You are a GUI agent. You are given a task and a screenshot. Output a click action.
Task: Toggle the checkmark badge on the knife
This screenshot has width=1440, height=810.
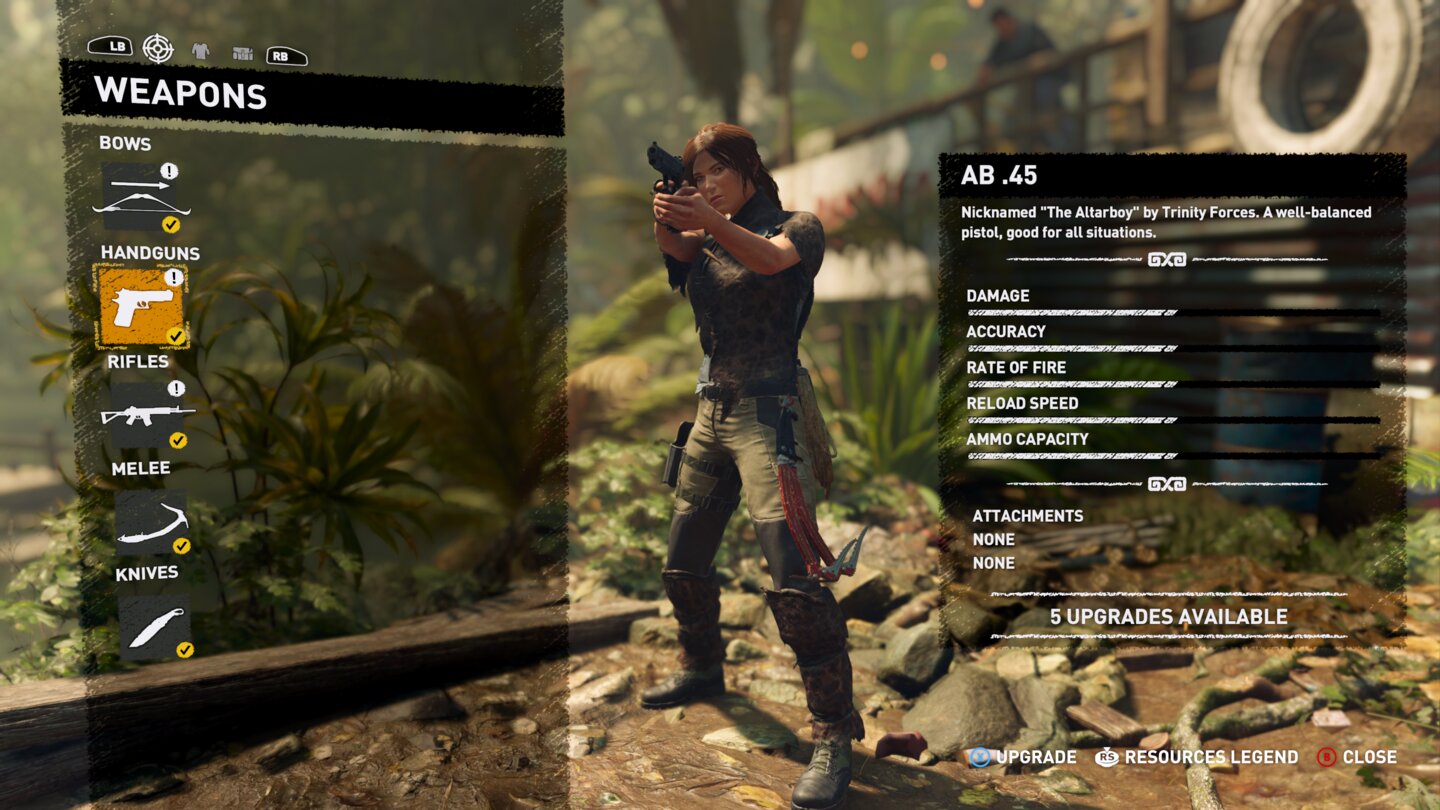[183, 650]
